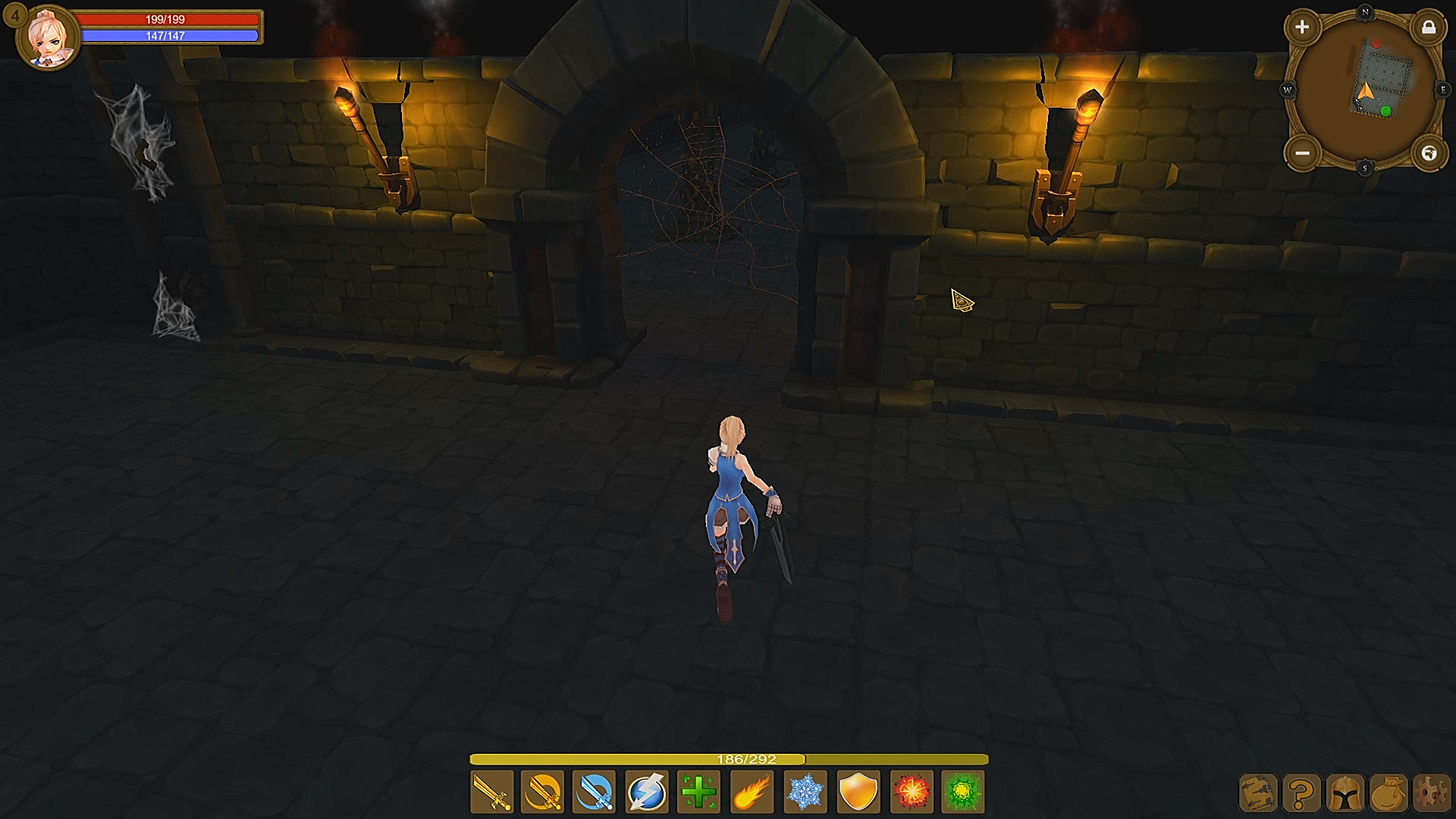Toggle the minimap rotation lock

coord(1430,27)
